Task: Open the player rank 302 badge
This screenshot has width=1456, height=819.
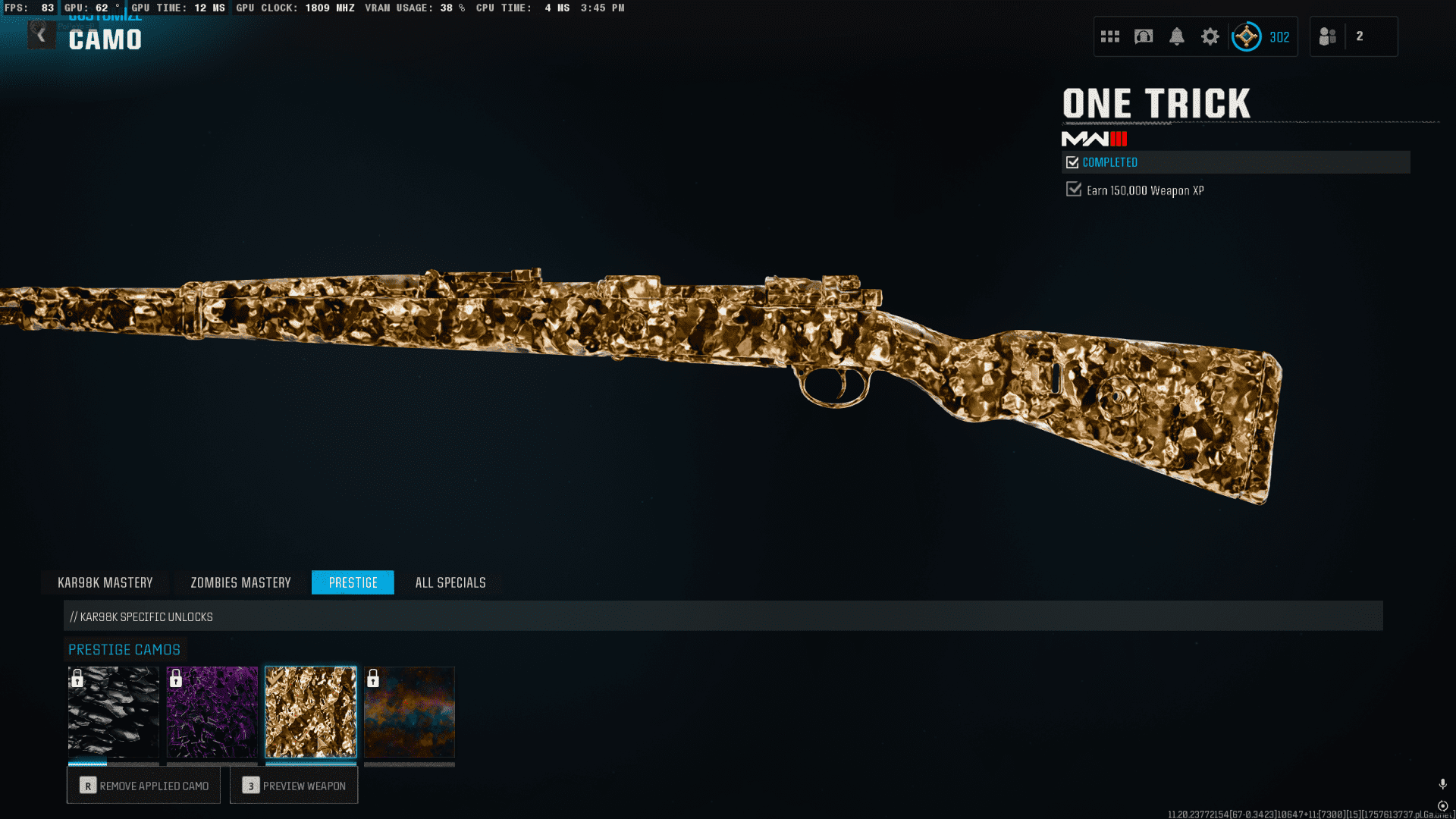Action: click(1261, 36)
